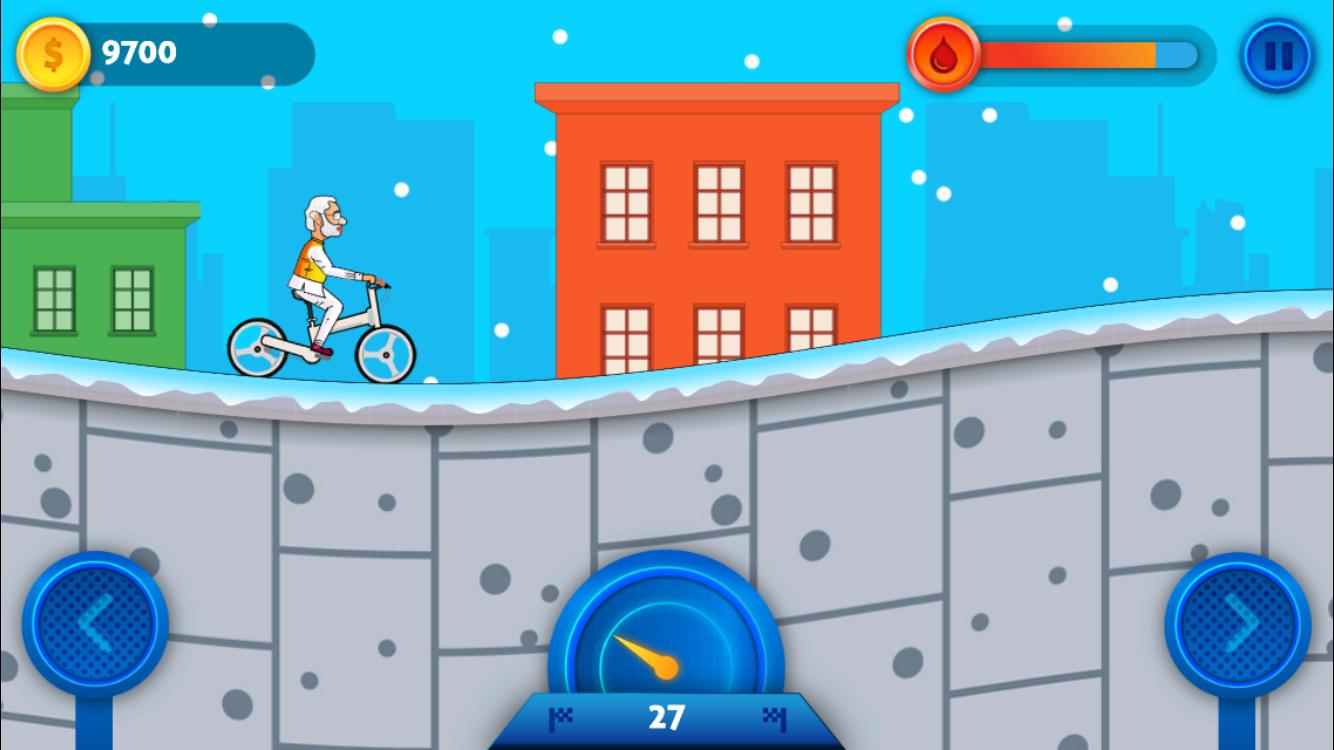Tap the pause icon in top right corner
1334x750 pixels.
pos(1277,55)
